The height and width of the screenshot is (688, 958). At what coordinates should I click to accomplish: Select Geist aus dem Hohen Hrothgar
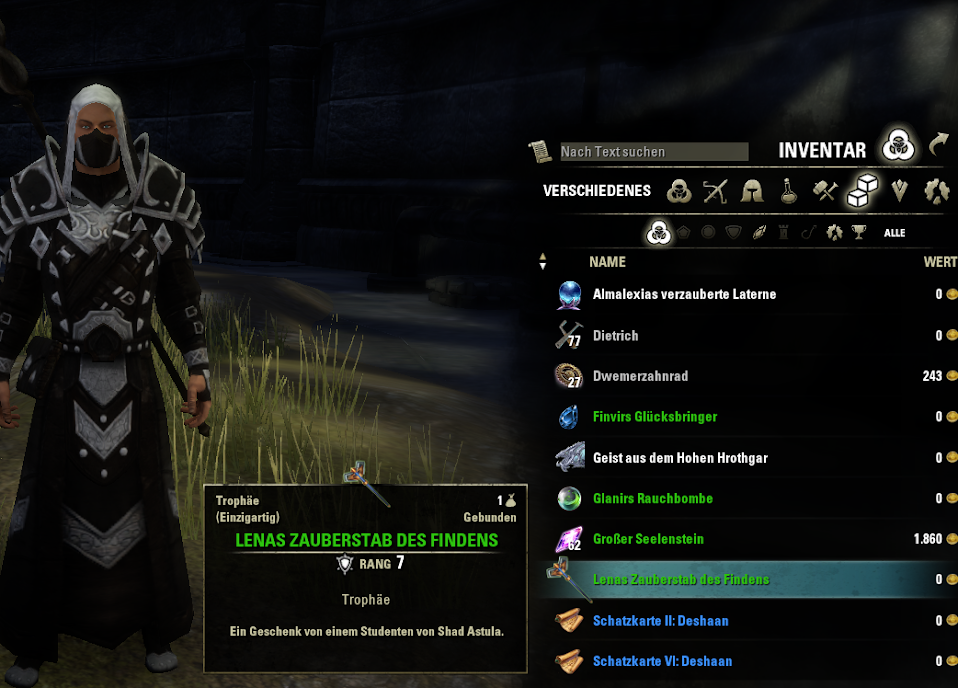pos(680,458)
